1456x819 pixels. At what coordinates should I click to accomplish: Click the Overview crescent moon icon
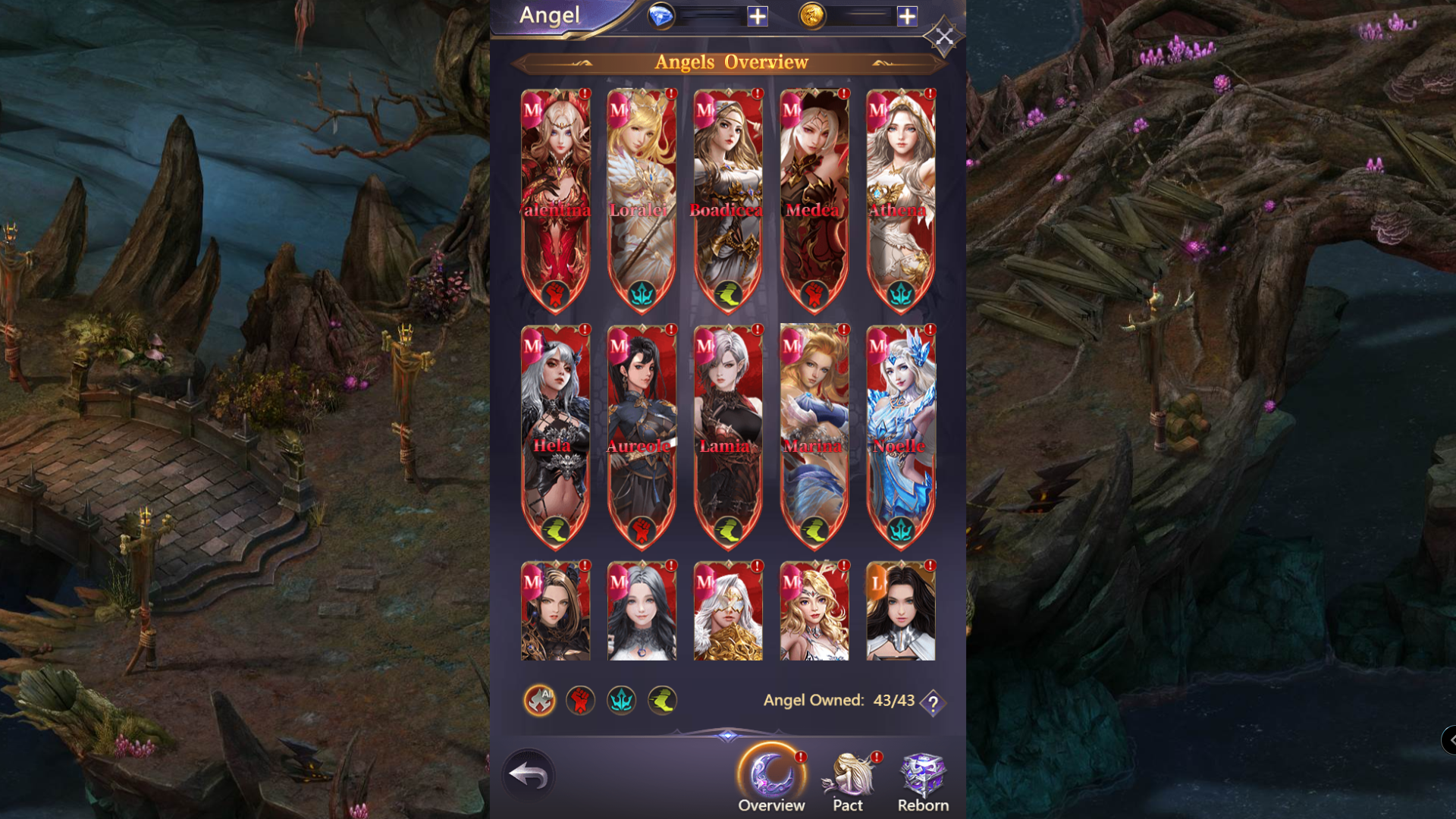[771, 770]
